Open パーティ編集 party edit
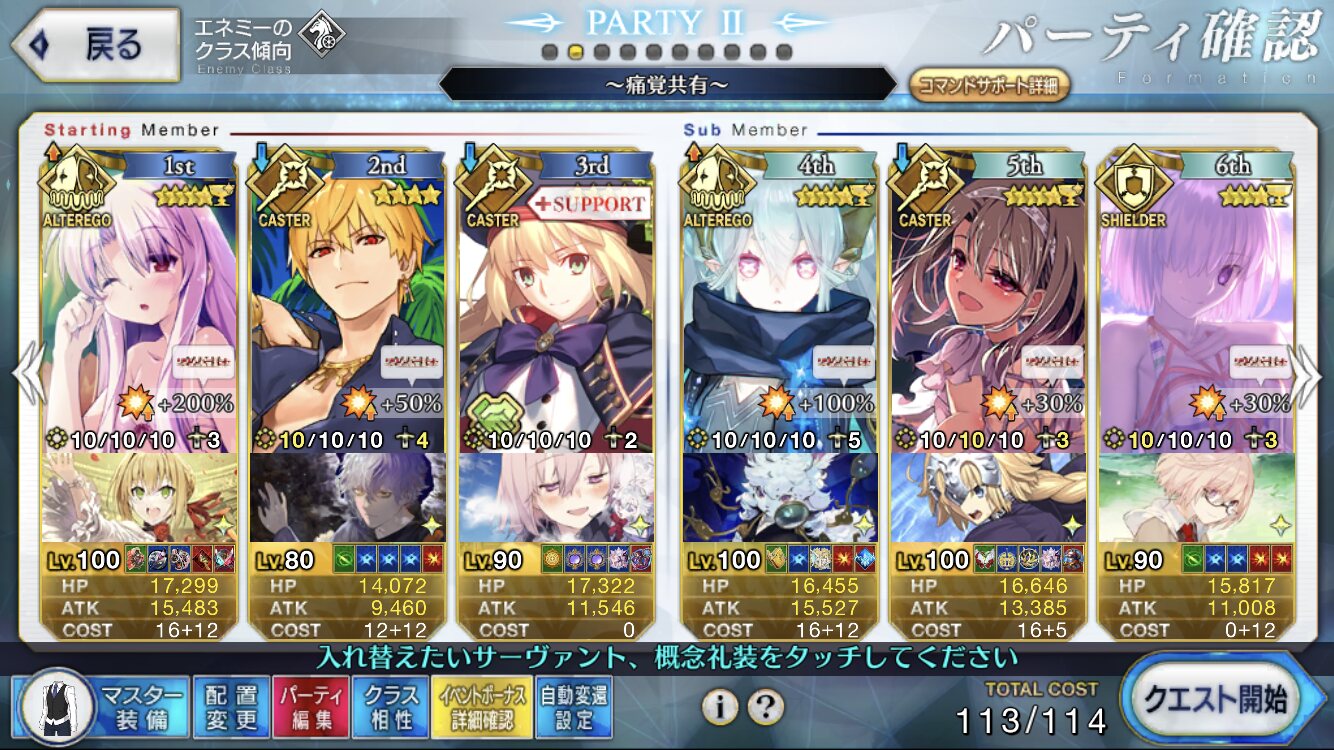Screen dimensions: 1334x750 pyautogui.click(x=310, y=707)
